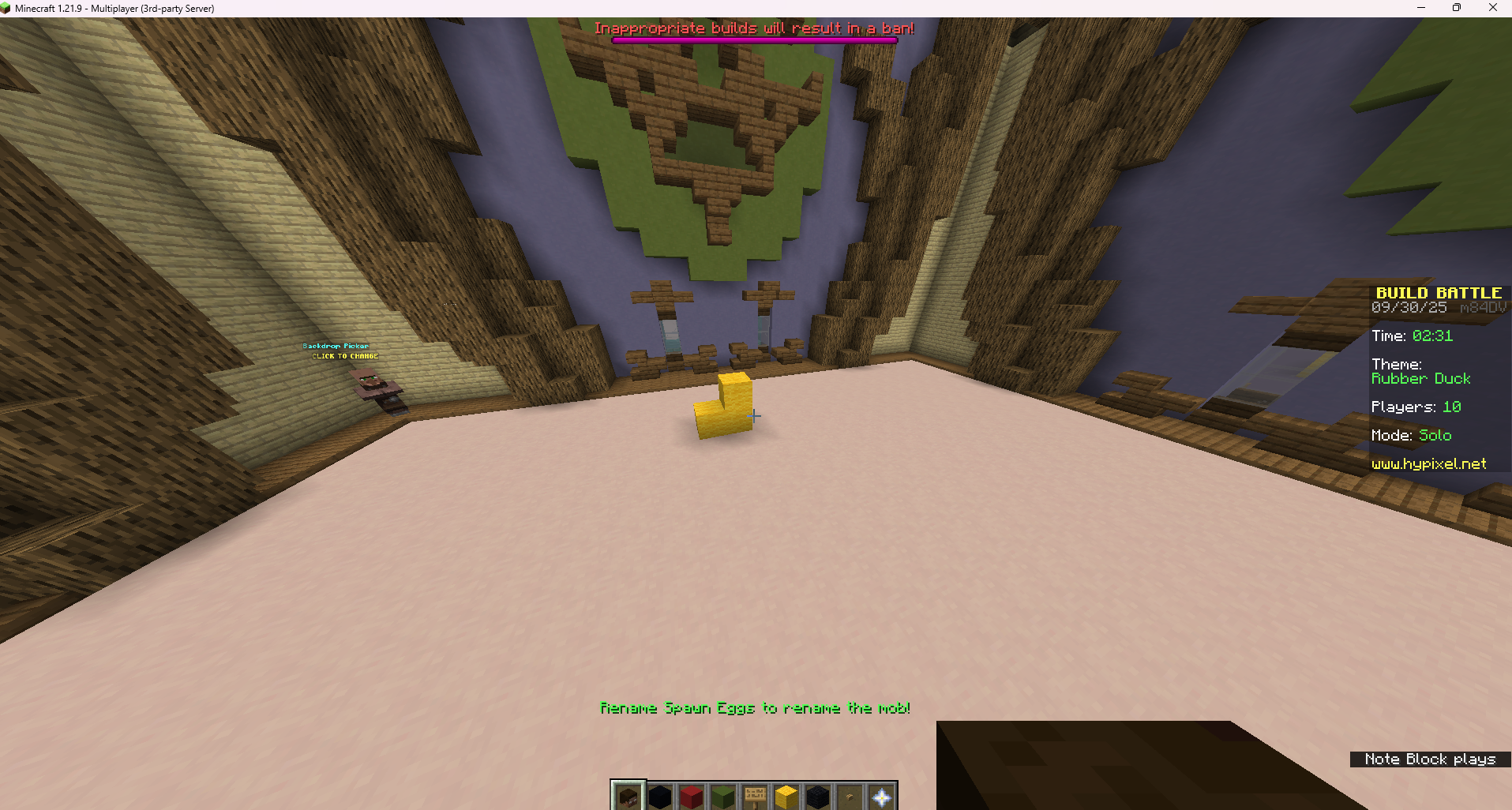Choose the green block in the hotbar
This screenshot has height=810, width=1512.
pyautogui.click(x=723, y=796)
